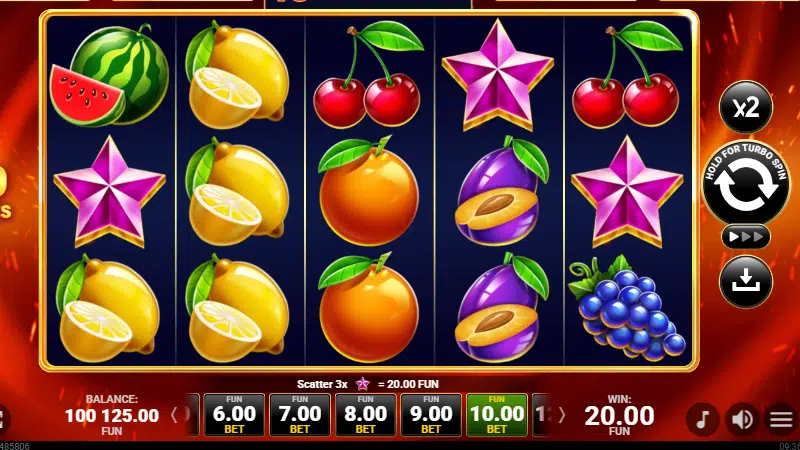Show higher bets with the right arrow
The image size is (800, 450).
pos(561,414)
